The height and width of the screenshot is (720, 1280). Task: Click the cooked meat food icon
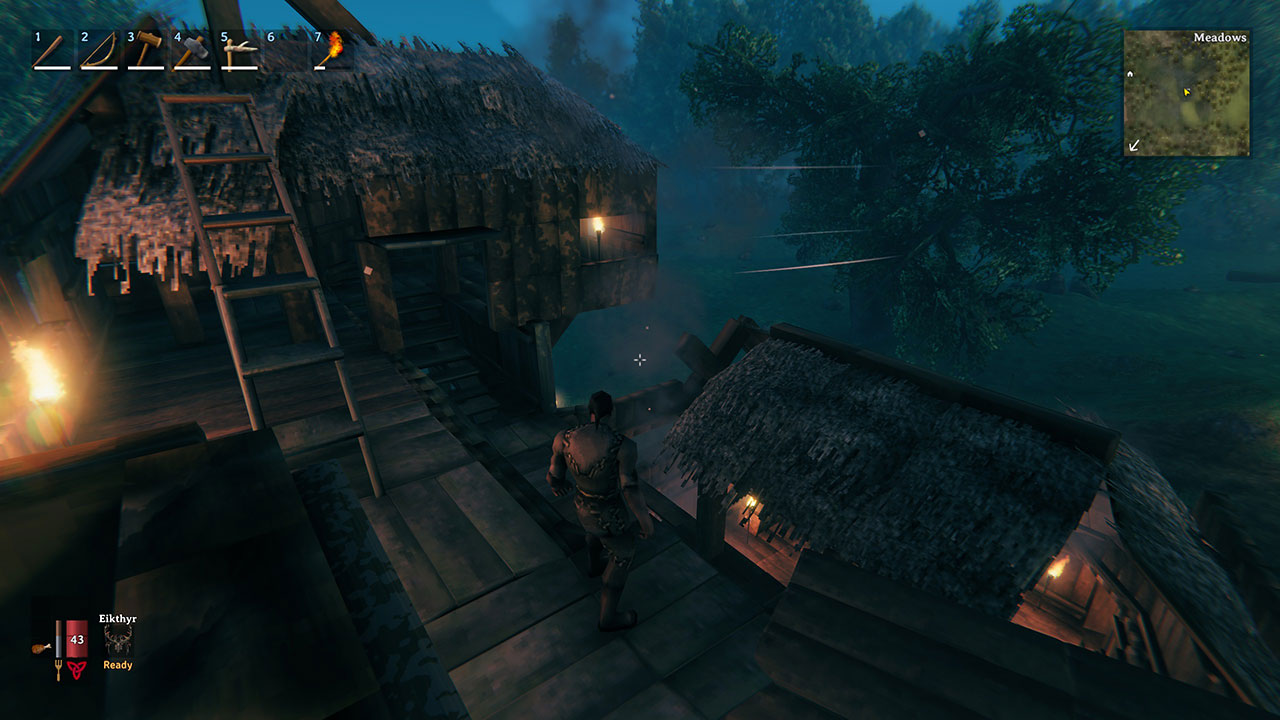click(x=40, y=647)
